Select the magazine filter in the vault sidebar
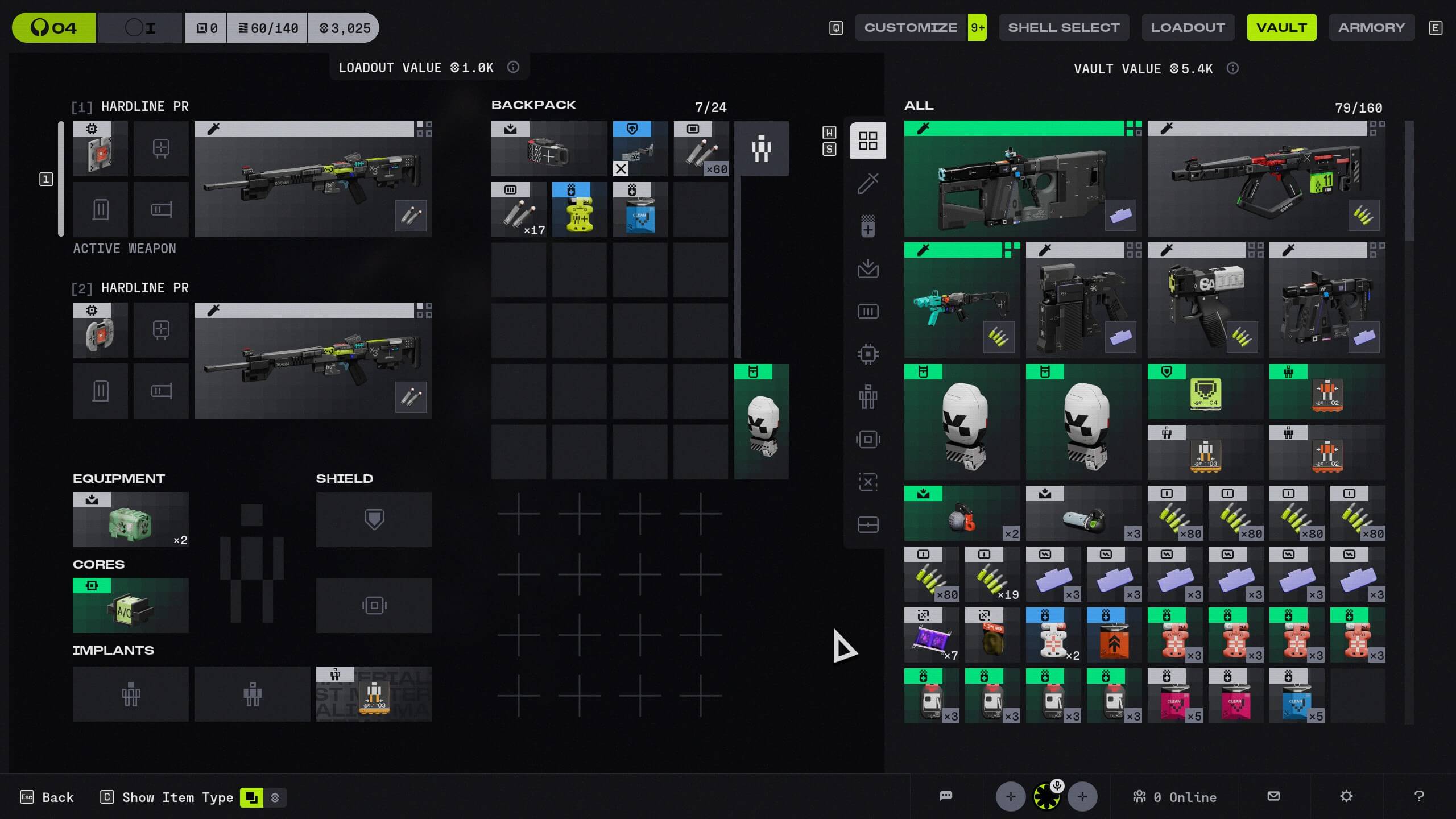 [x=867, y=311]
